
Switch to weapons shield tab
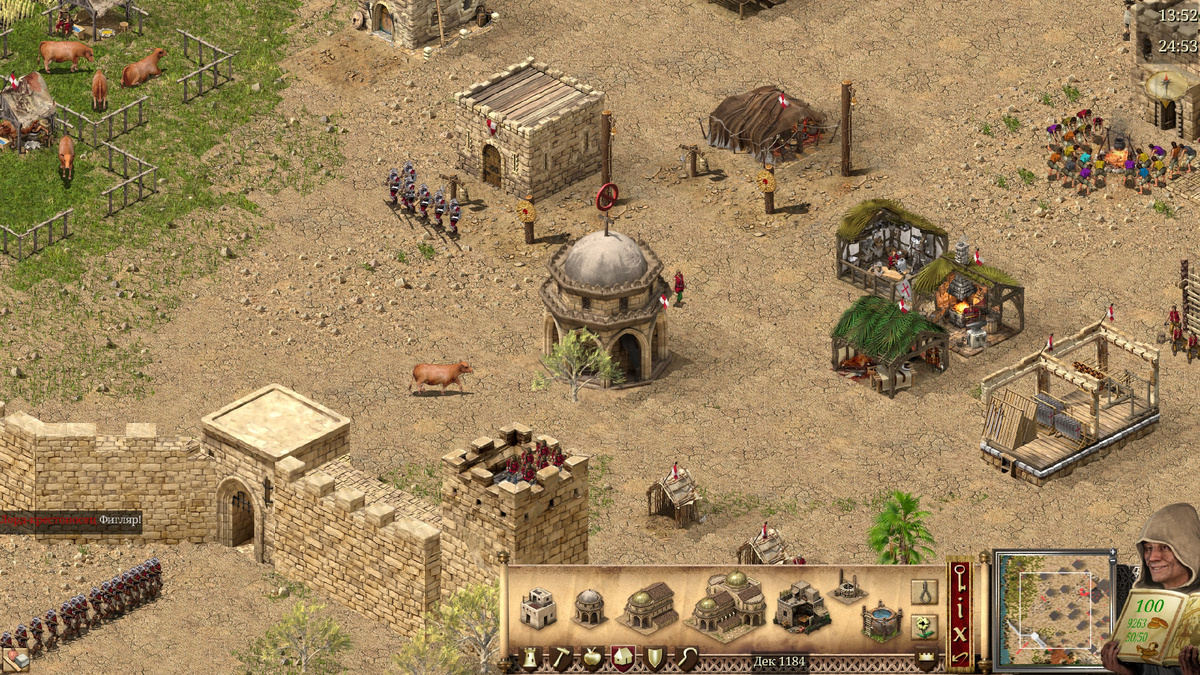pos(653,659)
